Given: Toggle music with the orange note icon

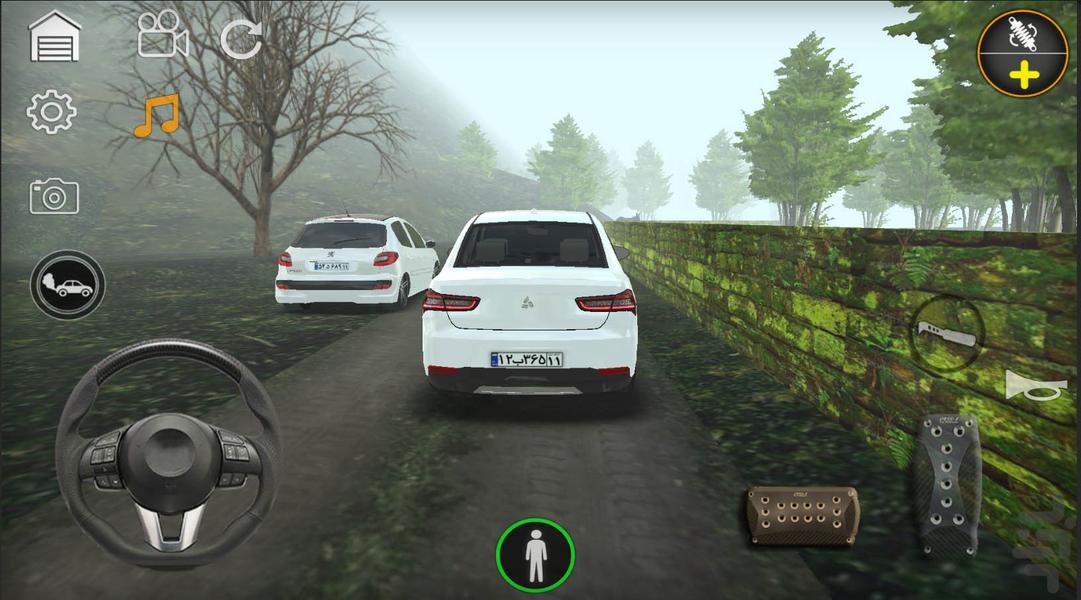Looking at the screenshot, I should point(156,116).
